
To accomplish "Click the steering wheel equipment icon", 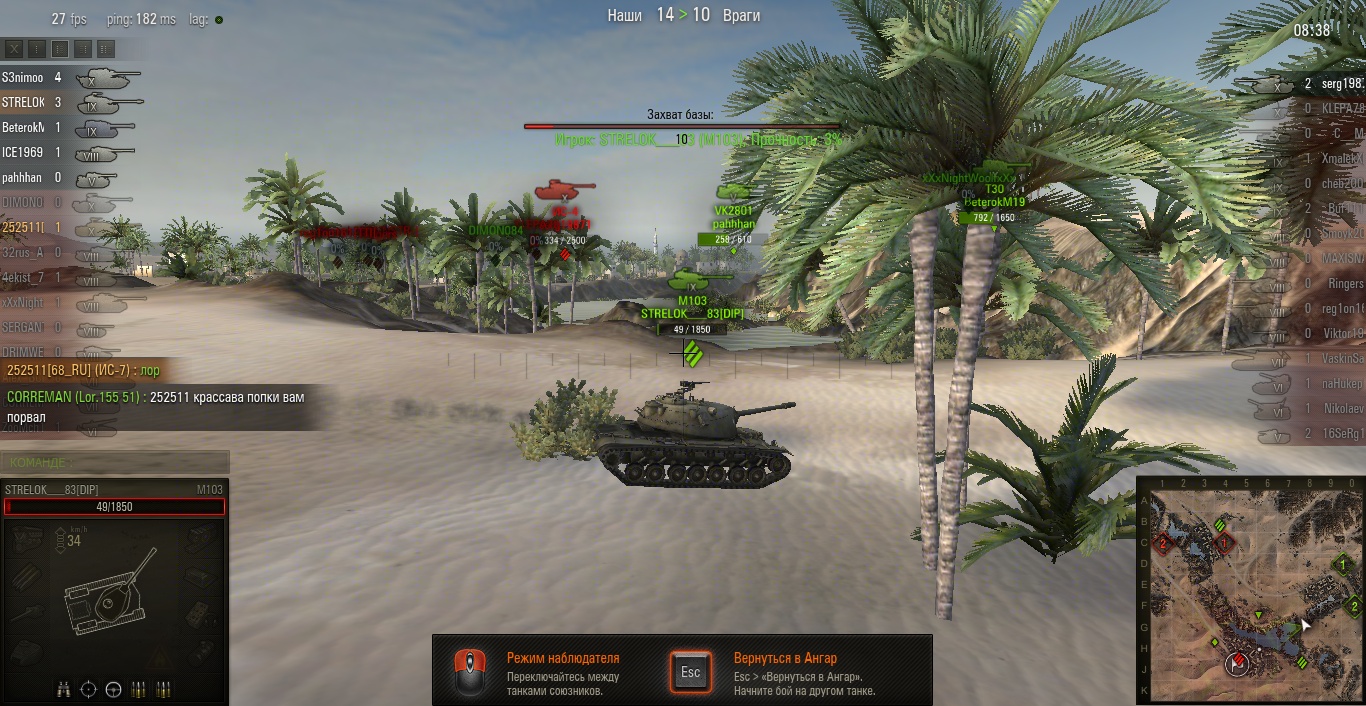I will pos(113,689).
